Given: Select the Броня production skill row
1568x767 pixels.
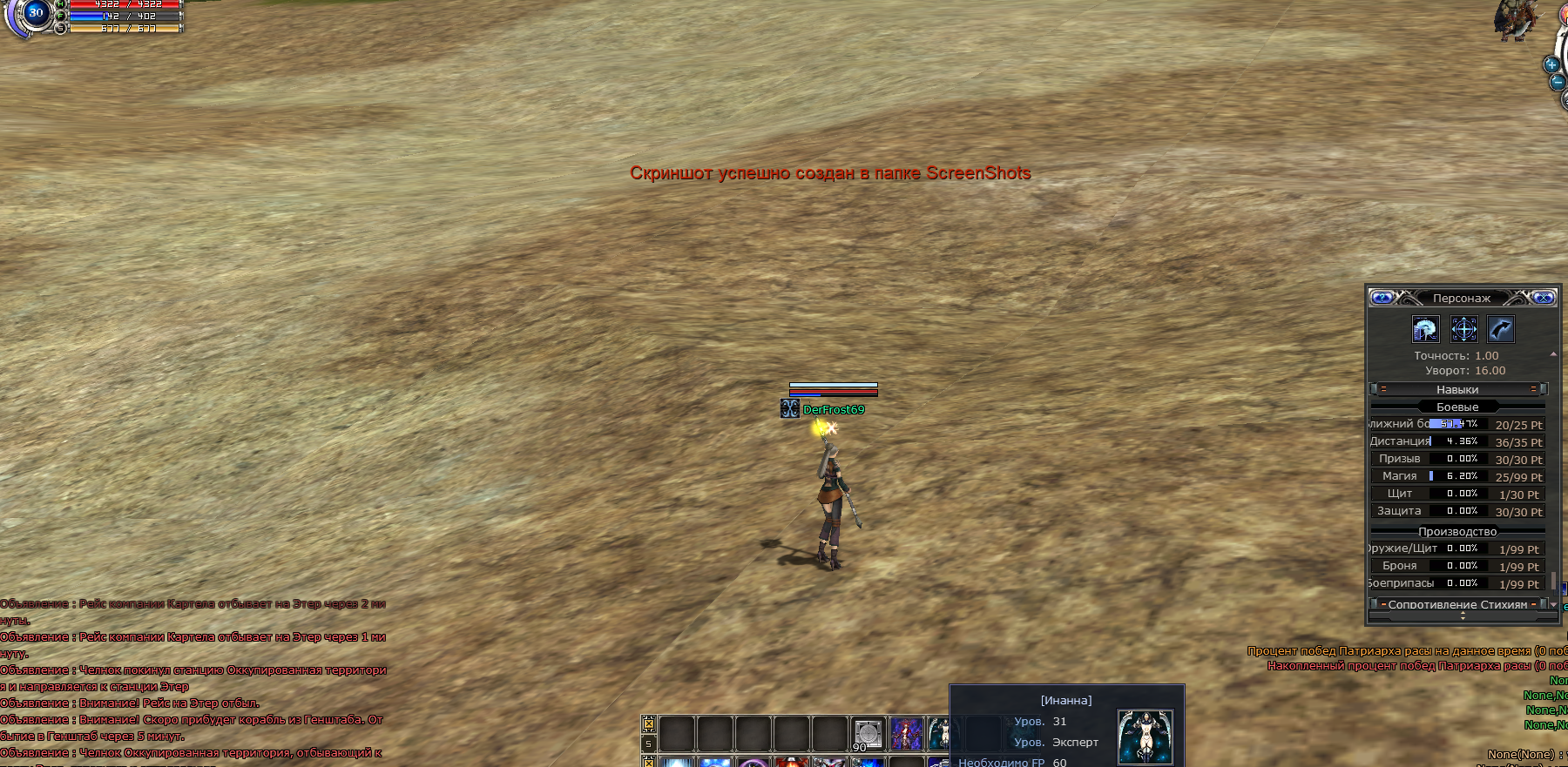Looking at the screenshot, I should (x=1456, y=566).
